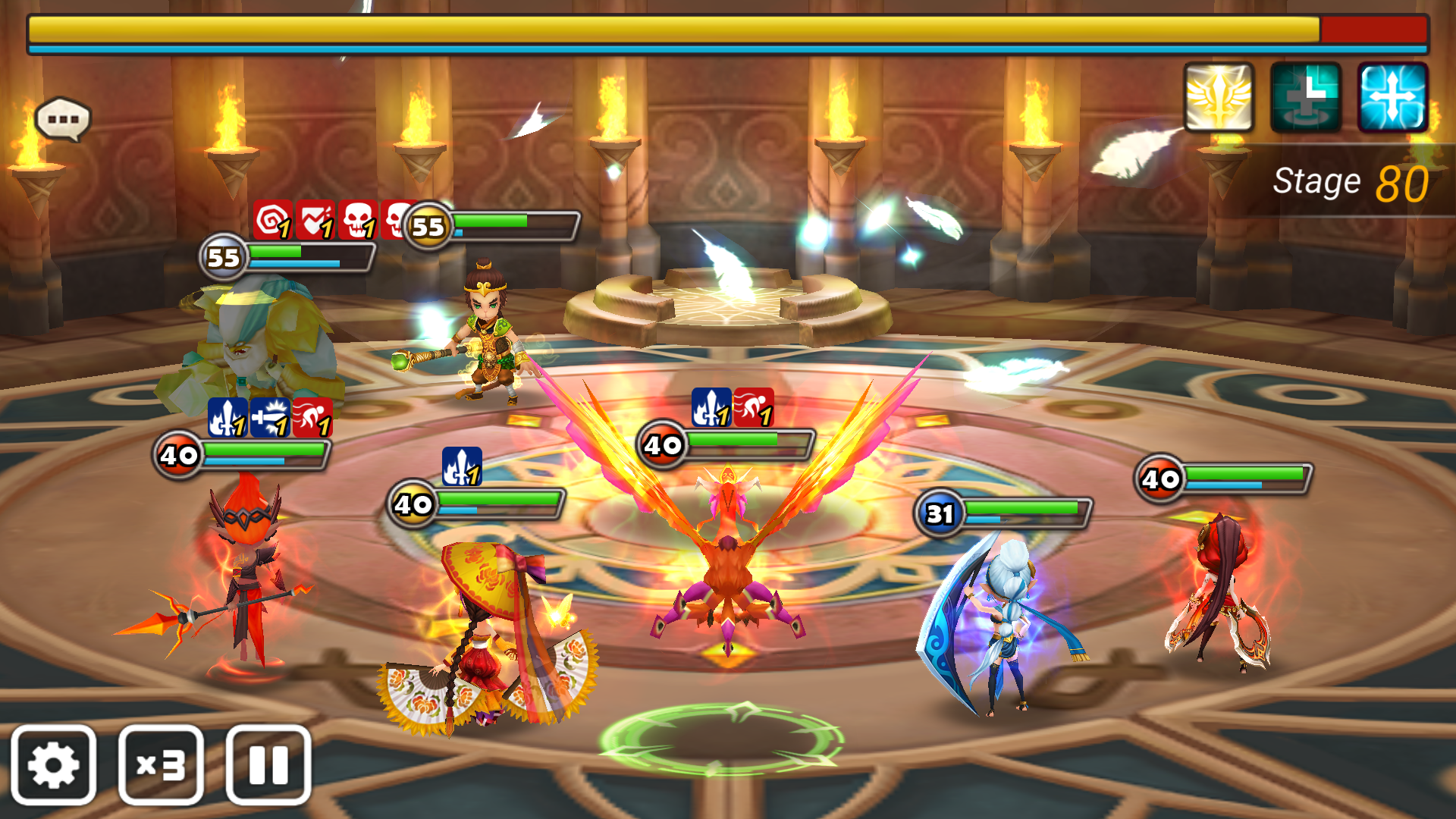
Task: Open the chat speech bubble
Action: pyautogui.click(x=63, y=119)
